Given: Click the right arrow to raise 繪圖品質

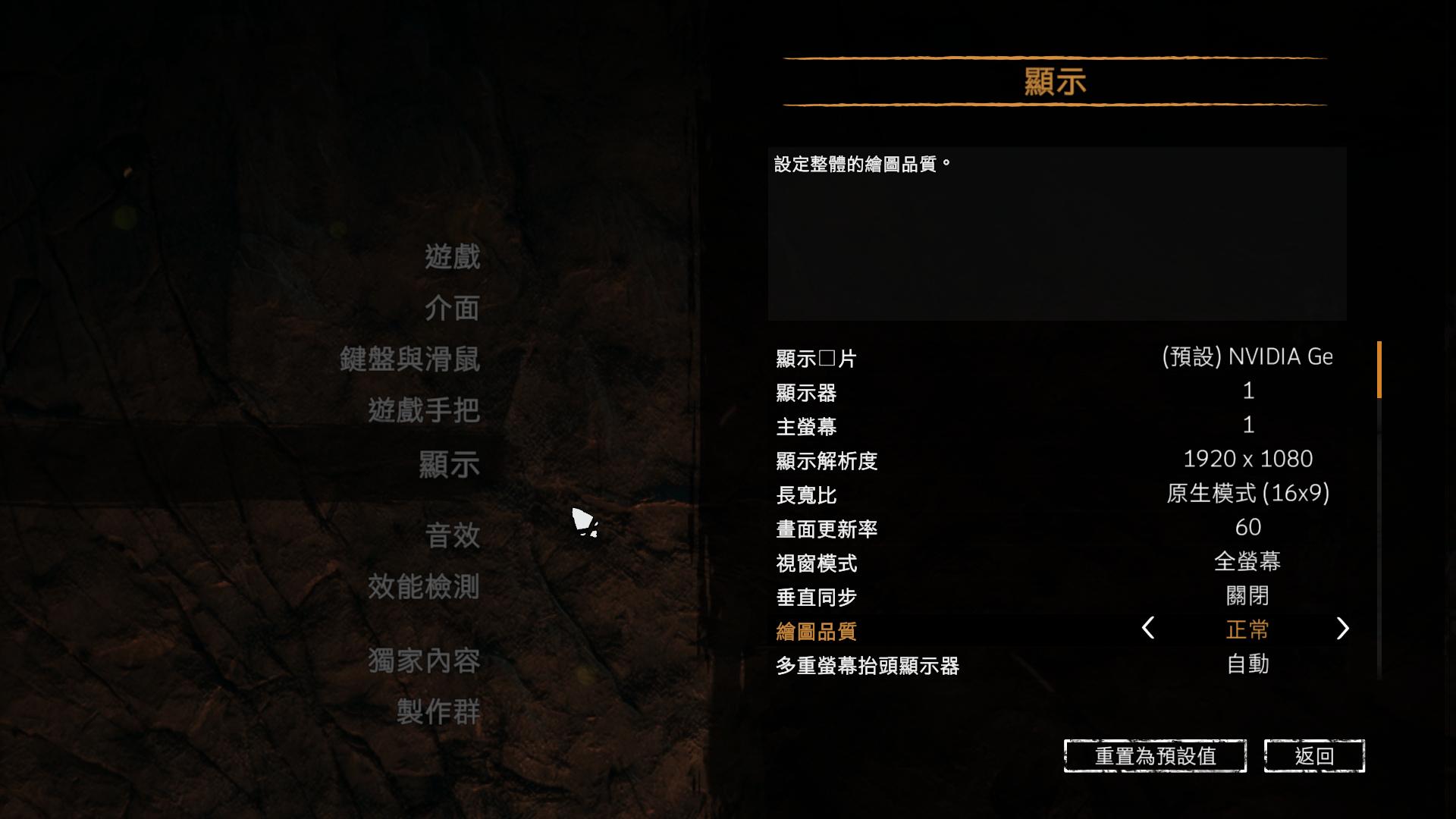Looking at the screenshot, I should [x=1343, y=629].
